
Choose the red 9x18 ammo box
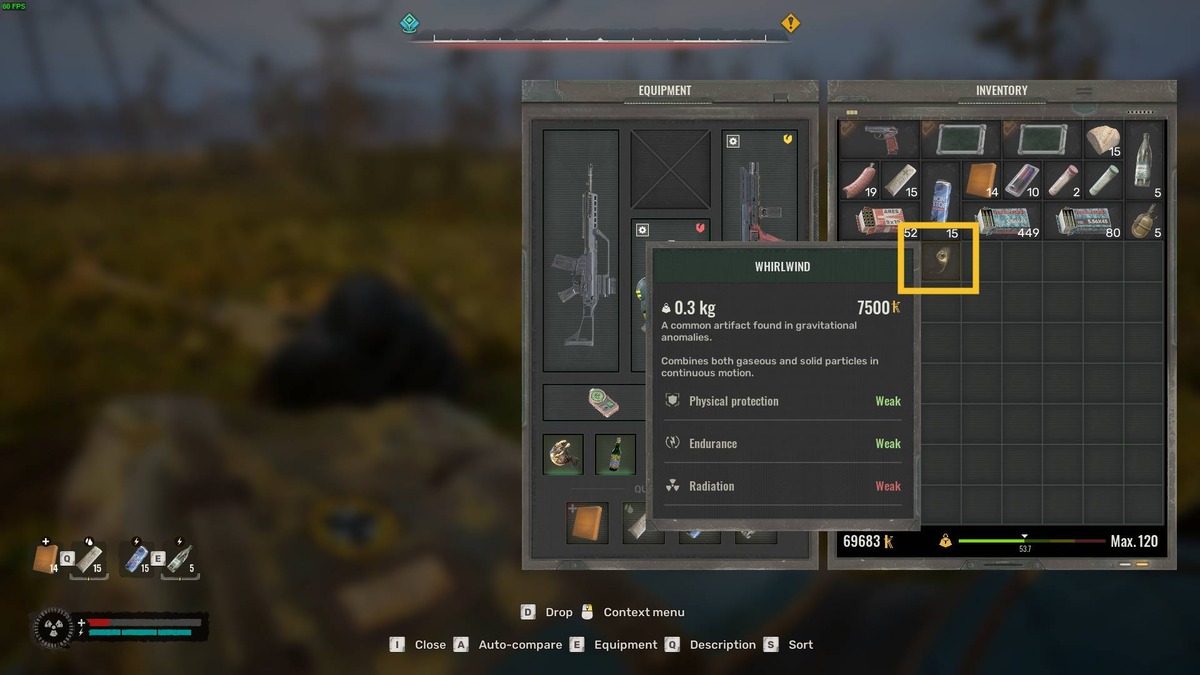879,221
